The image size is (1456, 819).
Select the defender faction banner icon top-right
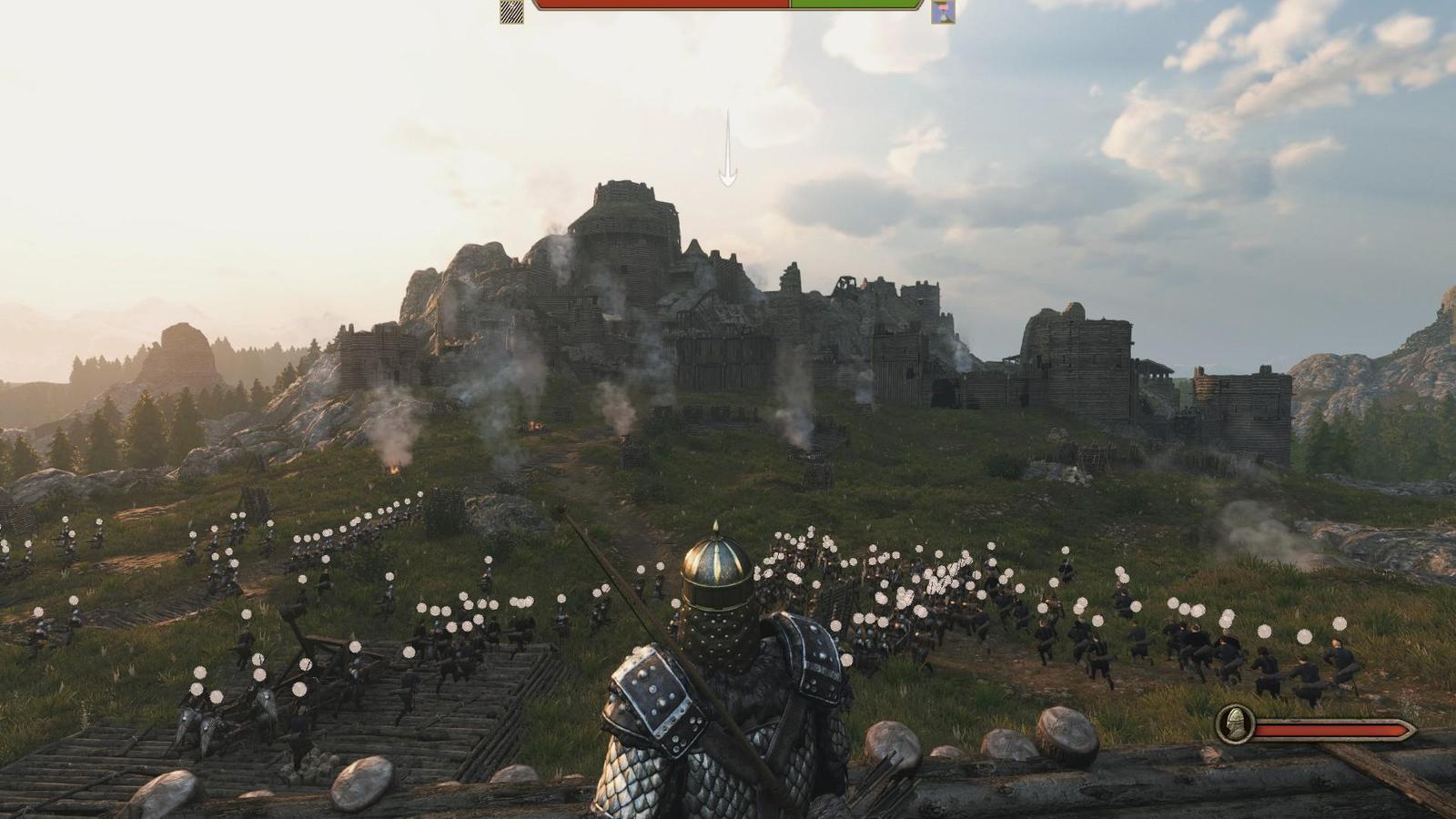click(x=942, y=11)
